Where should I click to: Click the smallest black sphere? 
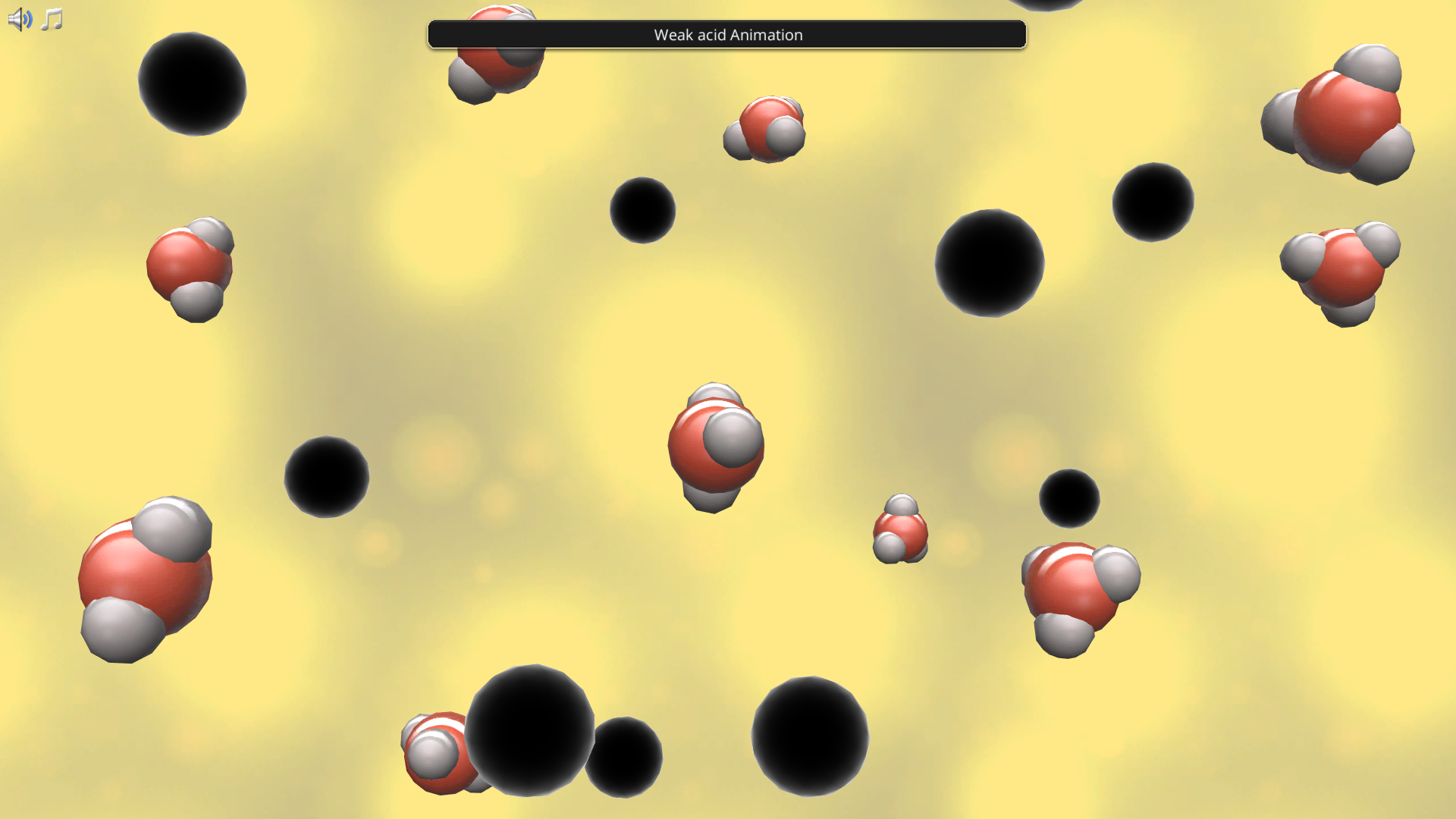tap(1069, 497)
